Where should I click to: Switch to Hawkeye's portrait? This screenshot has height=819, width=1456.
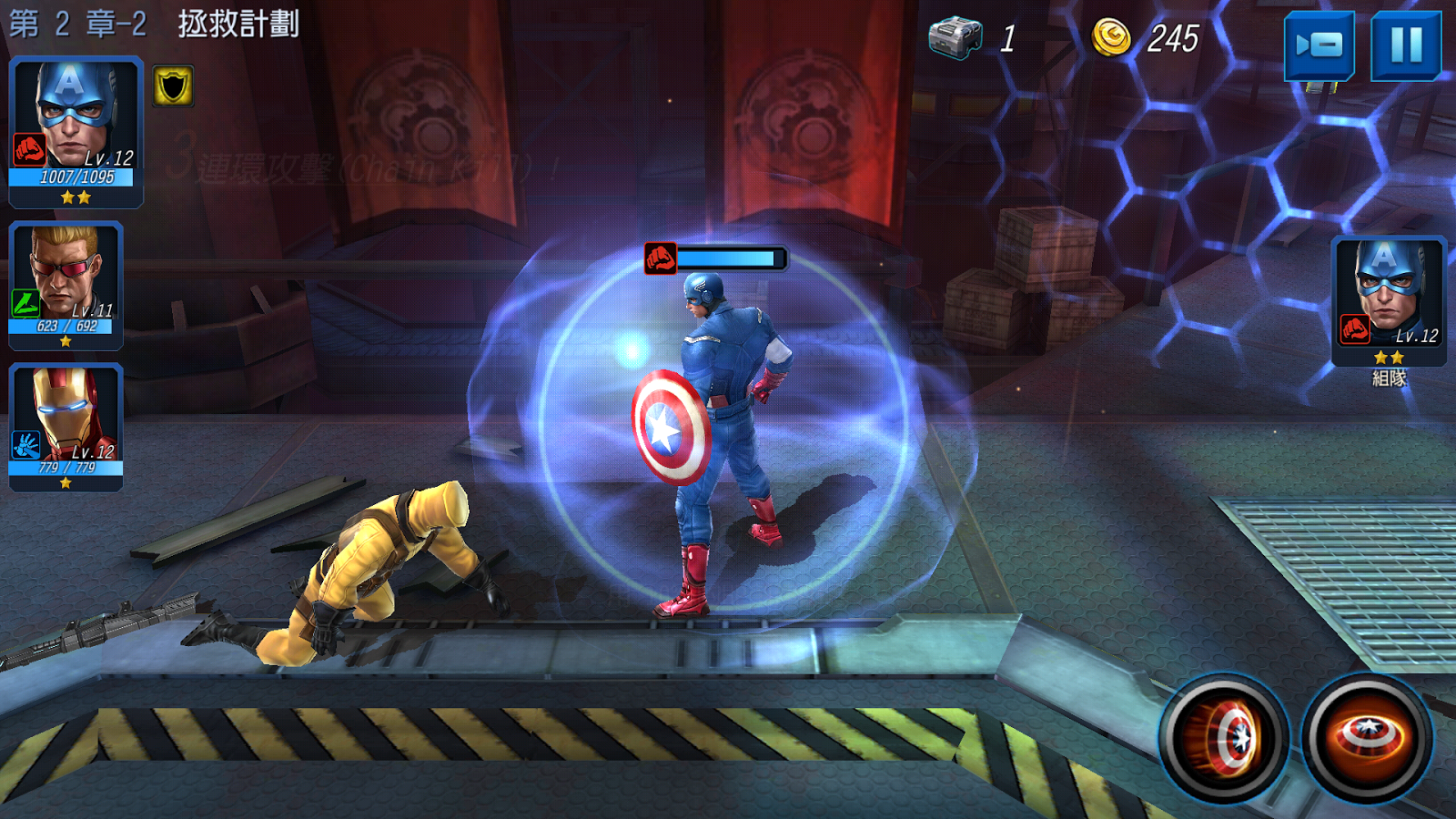tap(66, 285)
